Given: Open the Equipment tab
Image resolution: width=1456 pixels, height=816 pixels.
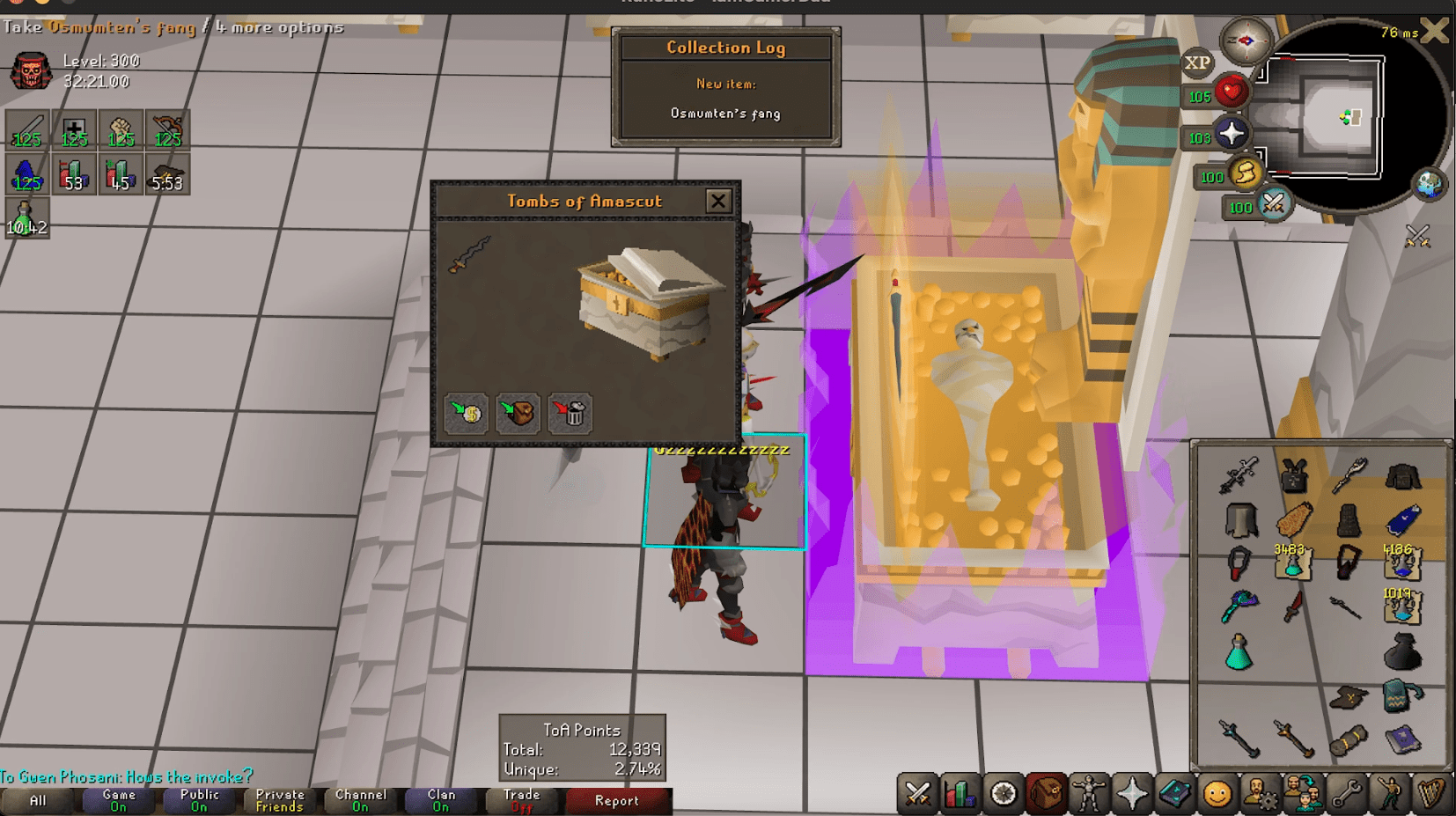Looking at the screenshot, I should pyautogui.click(x=1090, y=794).
